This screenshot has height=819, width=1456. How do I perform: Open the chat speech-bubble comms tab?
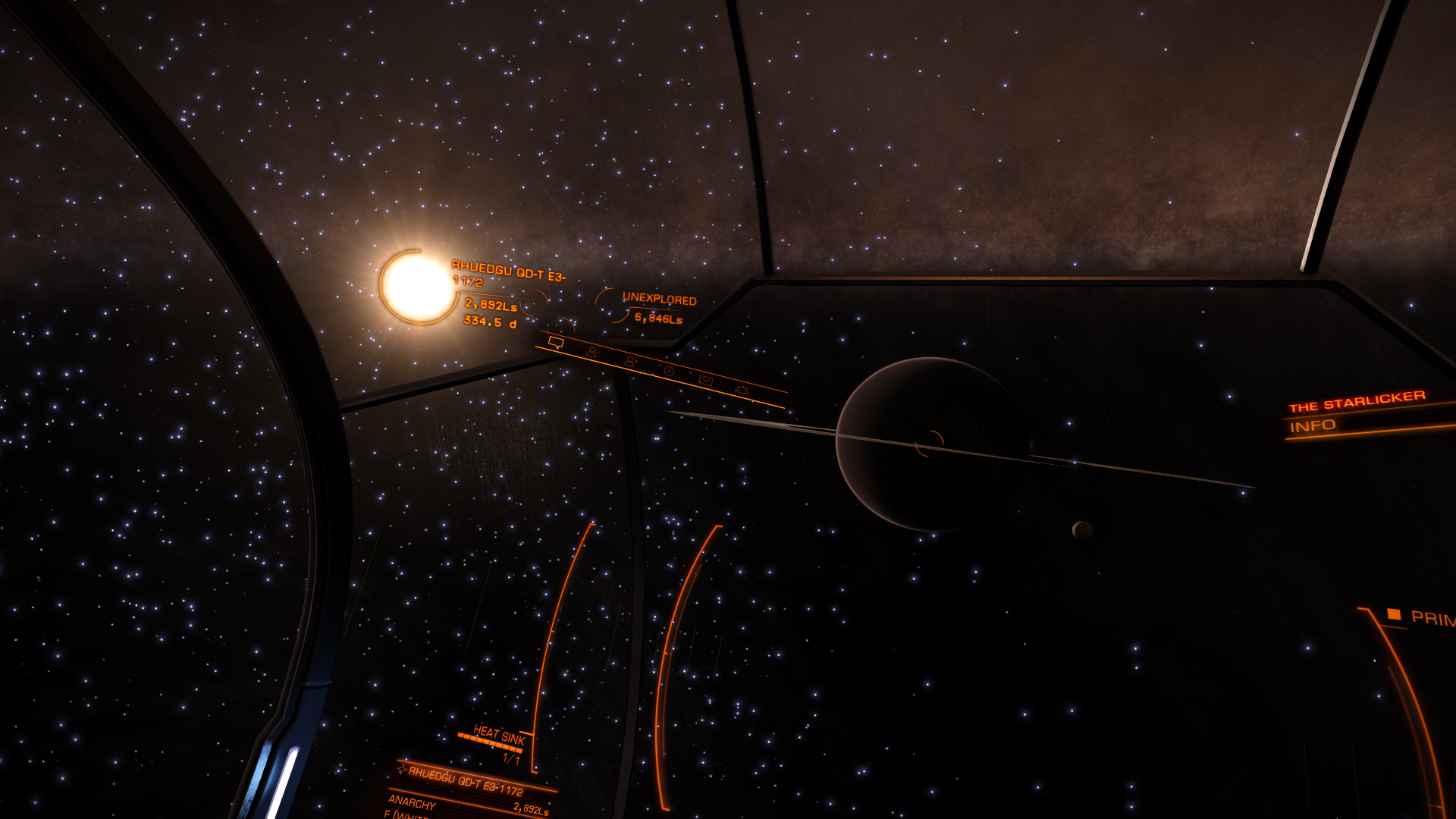556,343
